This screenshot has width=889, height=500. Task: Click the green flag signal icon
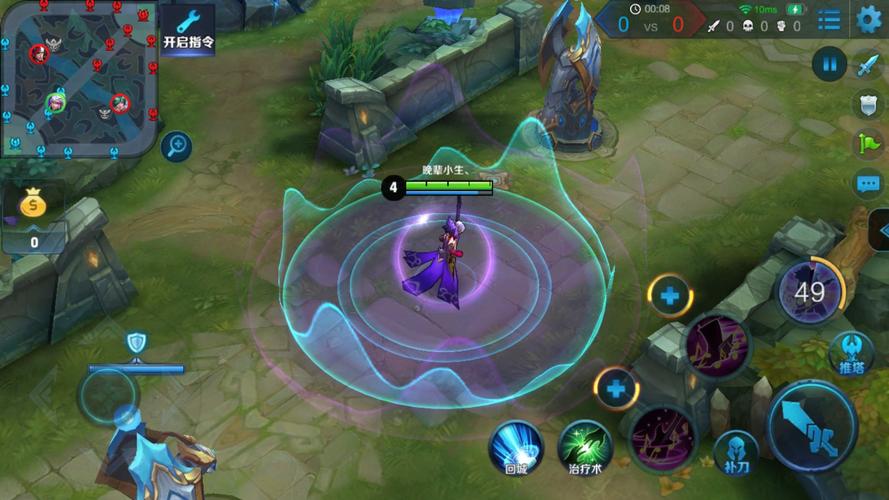(x=868, y=143)
